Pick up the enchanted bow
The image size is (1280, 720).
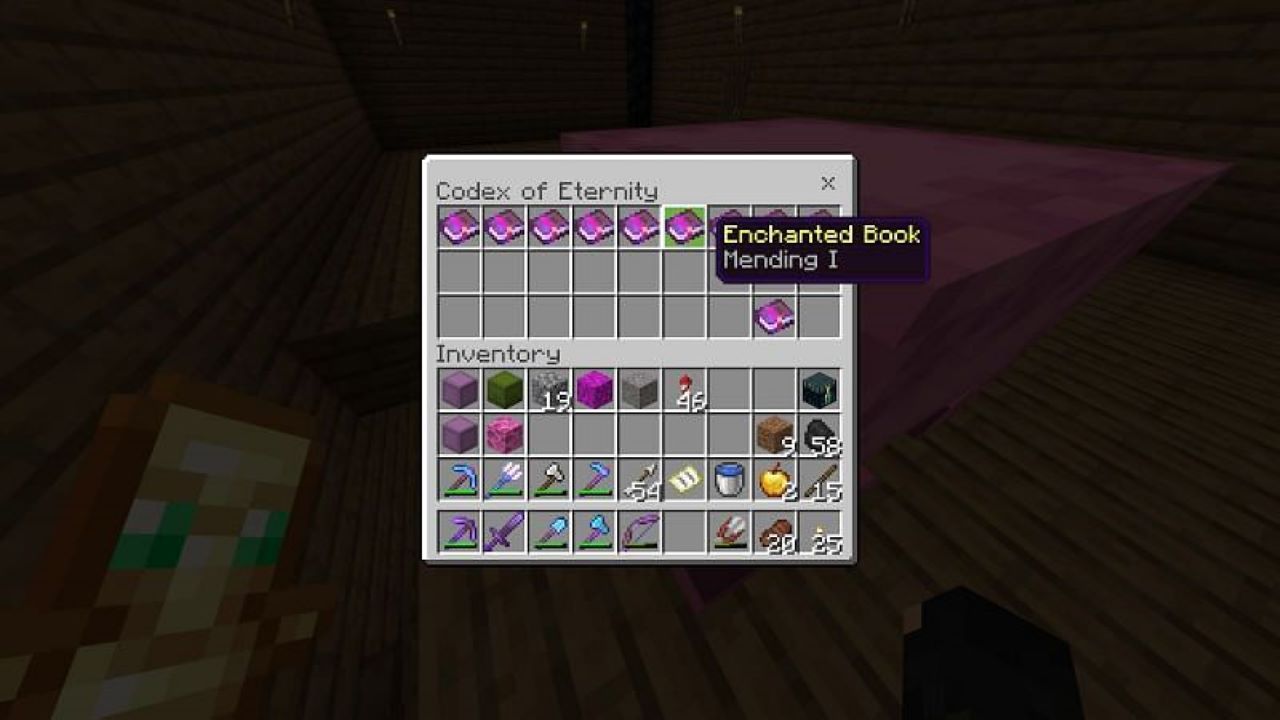(637, 531)
